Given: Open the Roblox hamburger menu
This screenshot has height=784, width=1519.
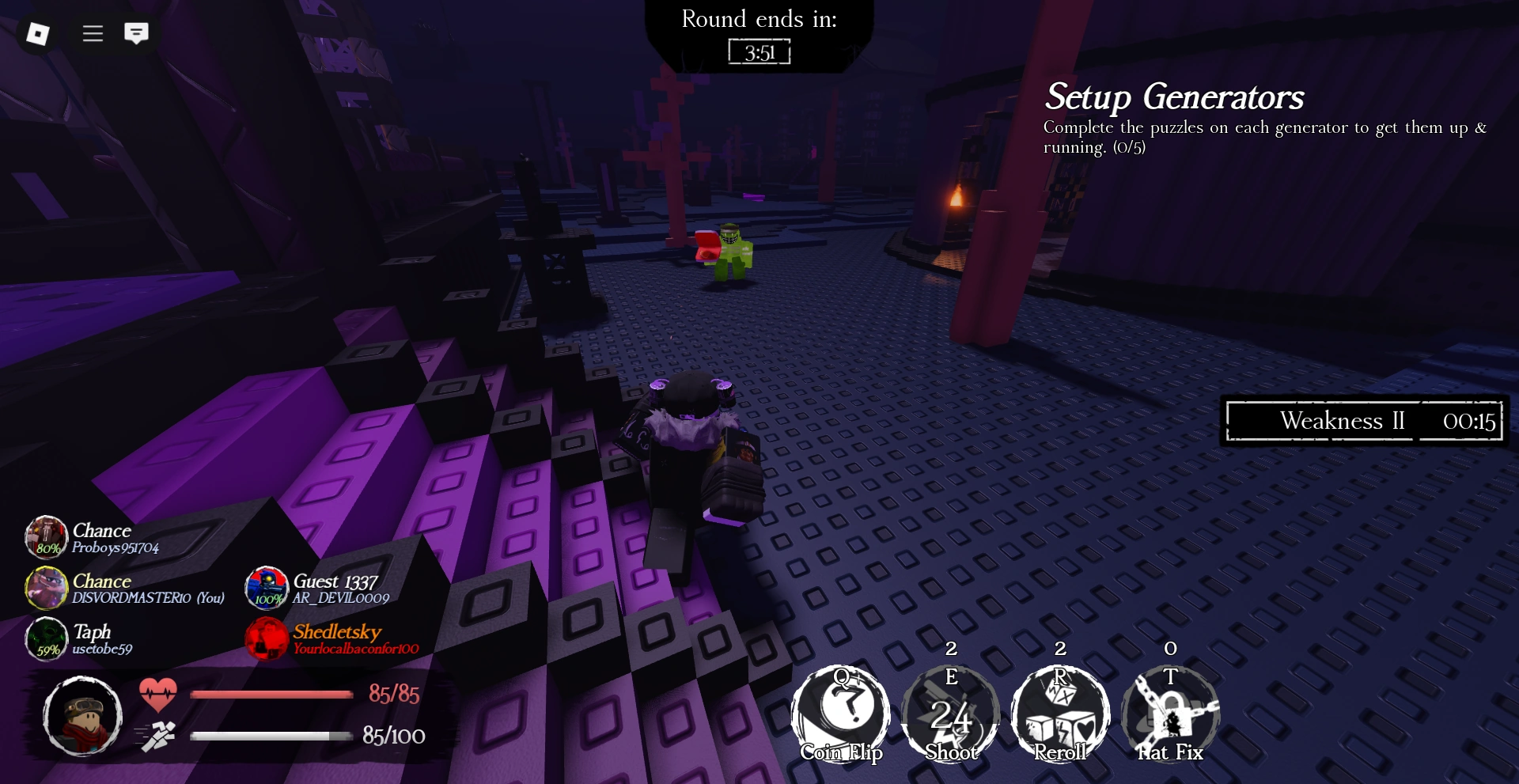Looking at the screenshot, I should pos(92,33).
